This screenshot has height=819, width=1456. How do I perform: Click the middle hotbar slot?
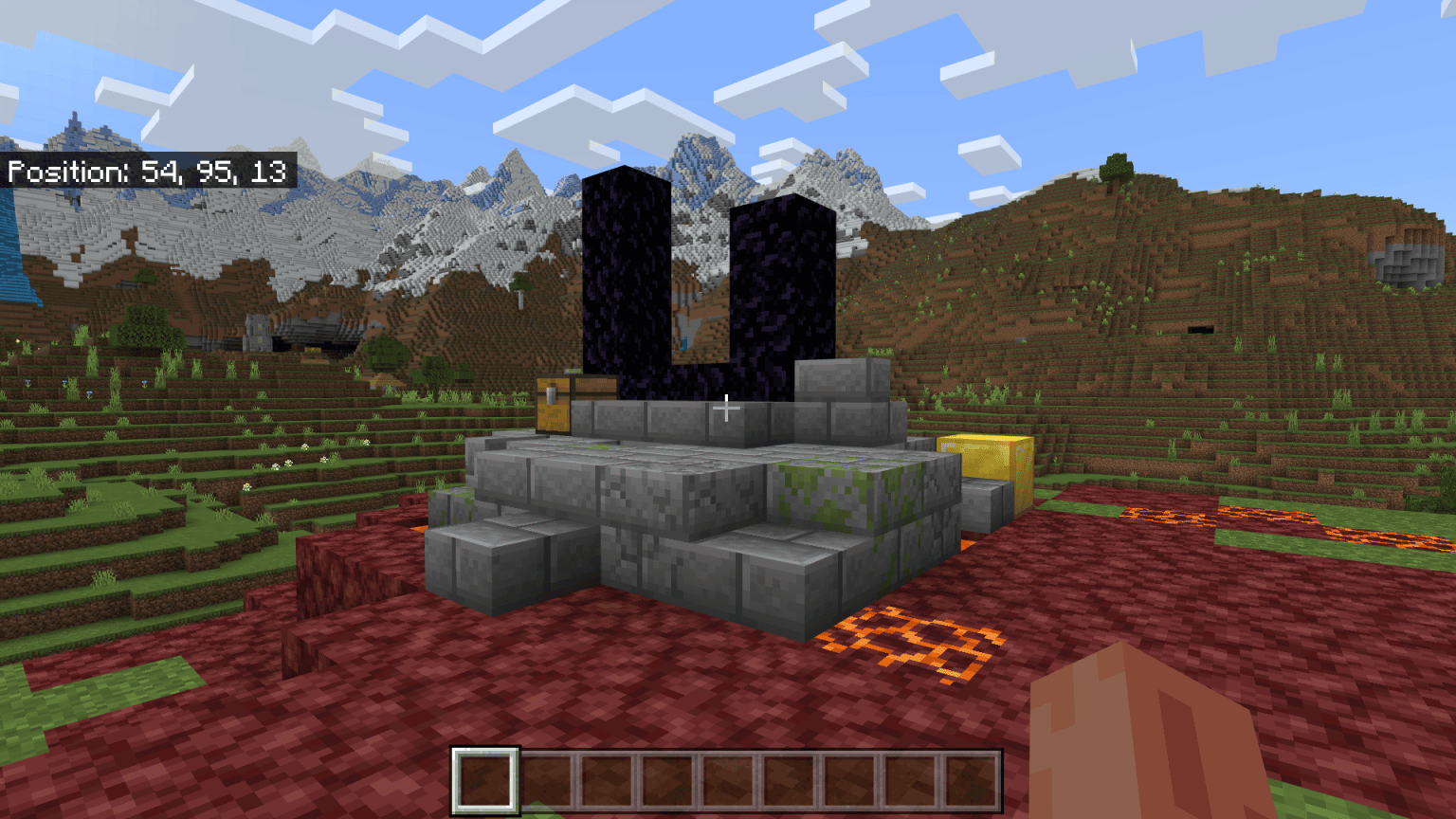click(730, 782)
